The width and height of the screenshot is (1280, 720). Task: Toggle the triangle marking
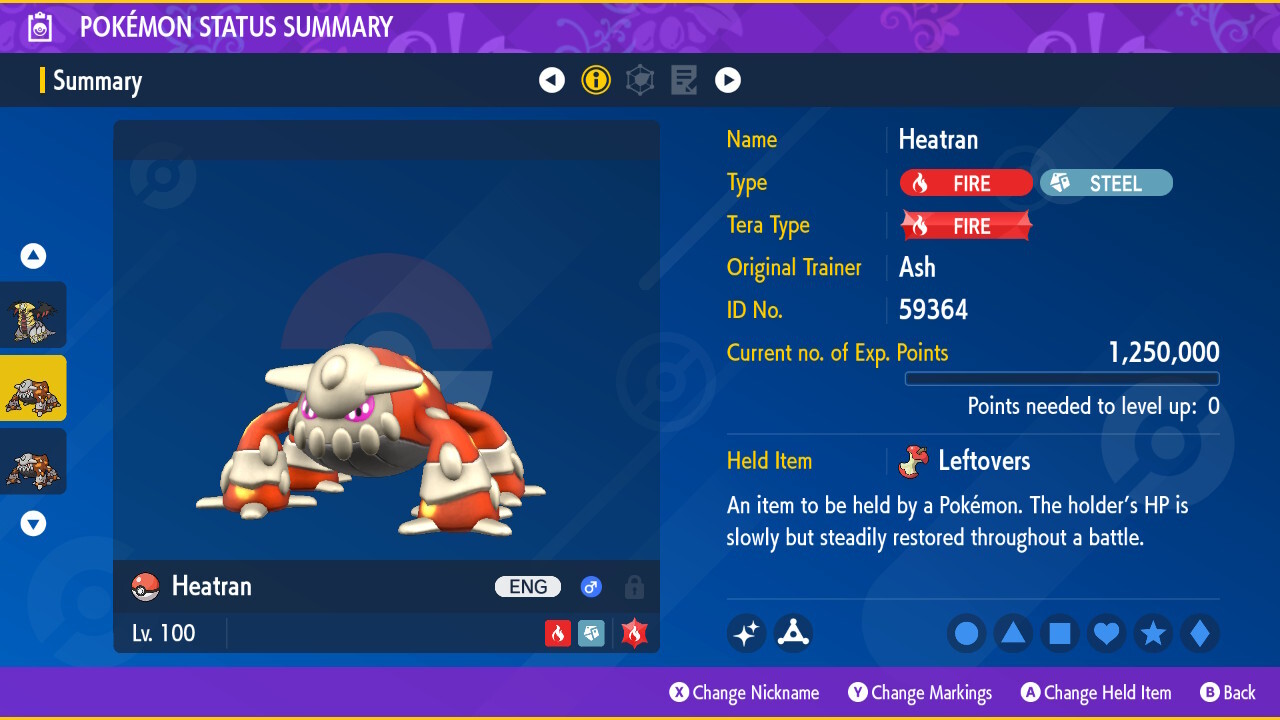1013,633
